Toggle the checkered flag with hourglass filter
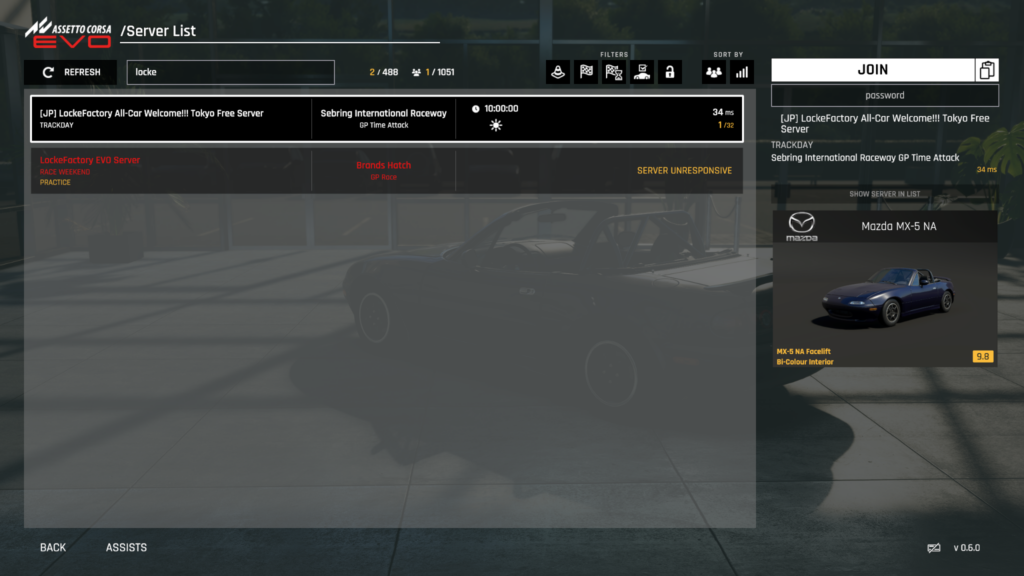Image resolution: width=1024 pixels, height=576 pixels. tap(614, 72)
